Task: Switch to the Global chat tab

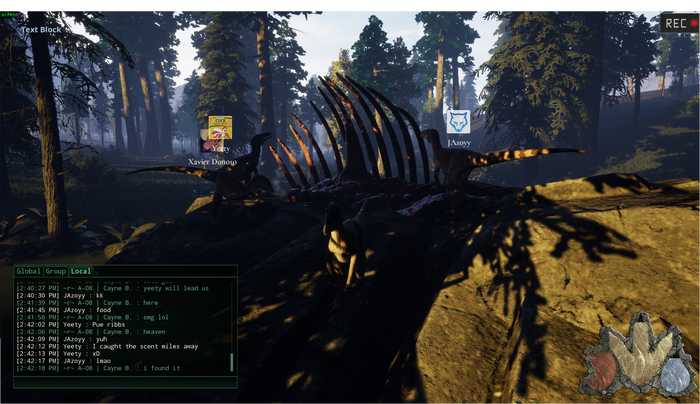Action: pyautogui.click(x=28, y=271)
